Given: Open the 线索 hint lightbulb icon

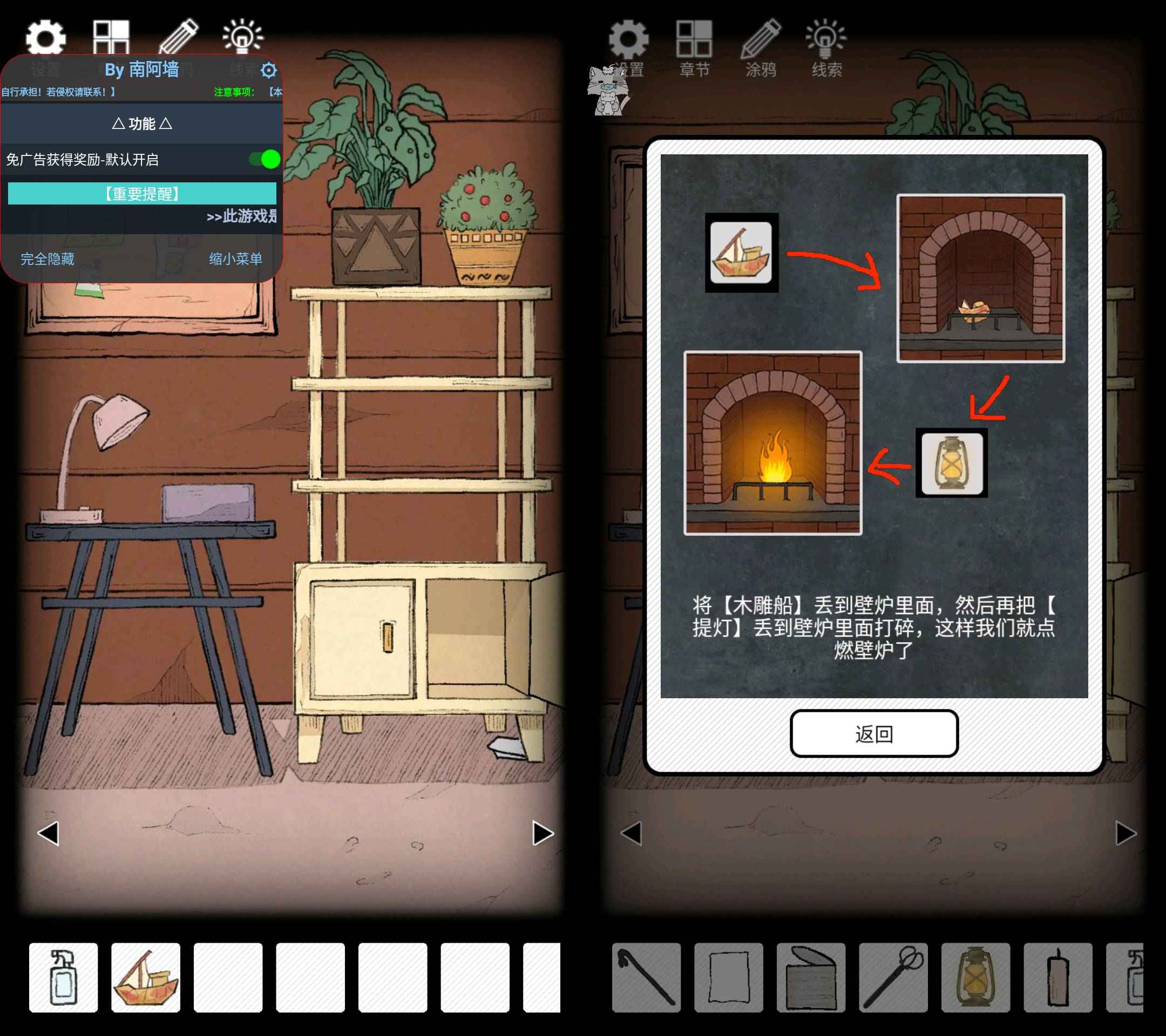Looking at the screenshot, I should tap(244, 37).
